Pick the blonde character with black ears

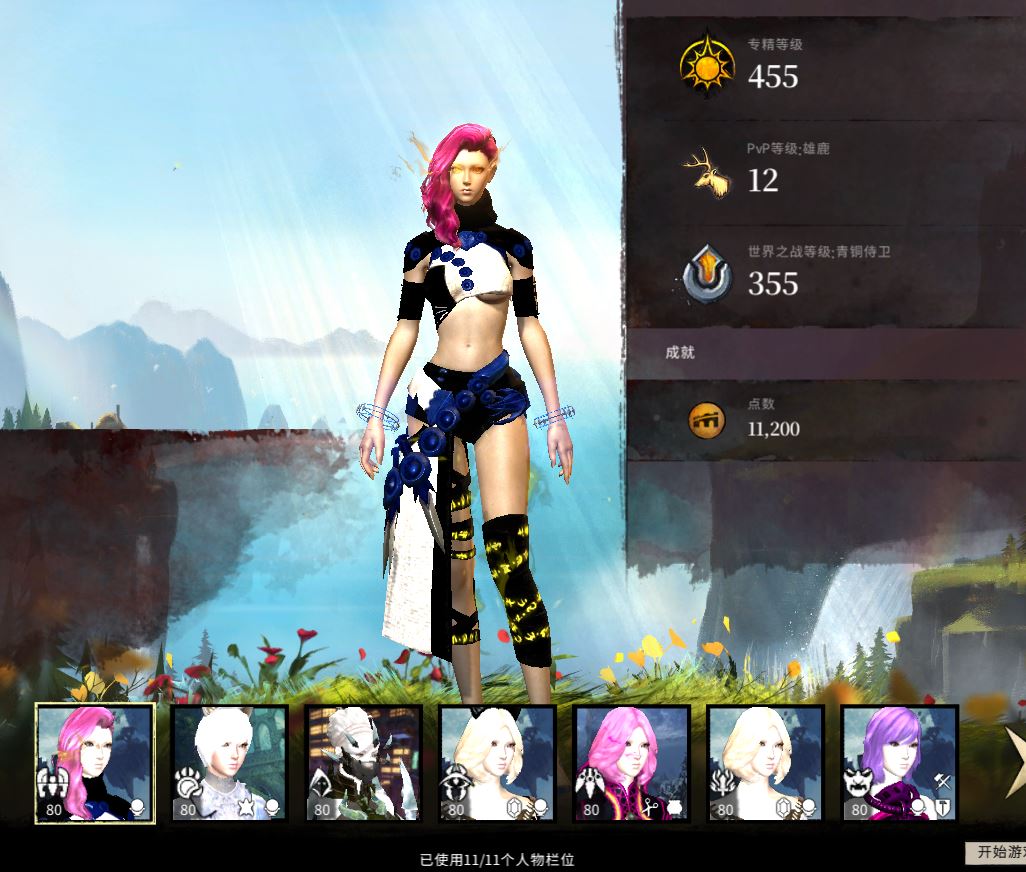point(498,763)
